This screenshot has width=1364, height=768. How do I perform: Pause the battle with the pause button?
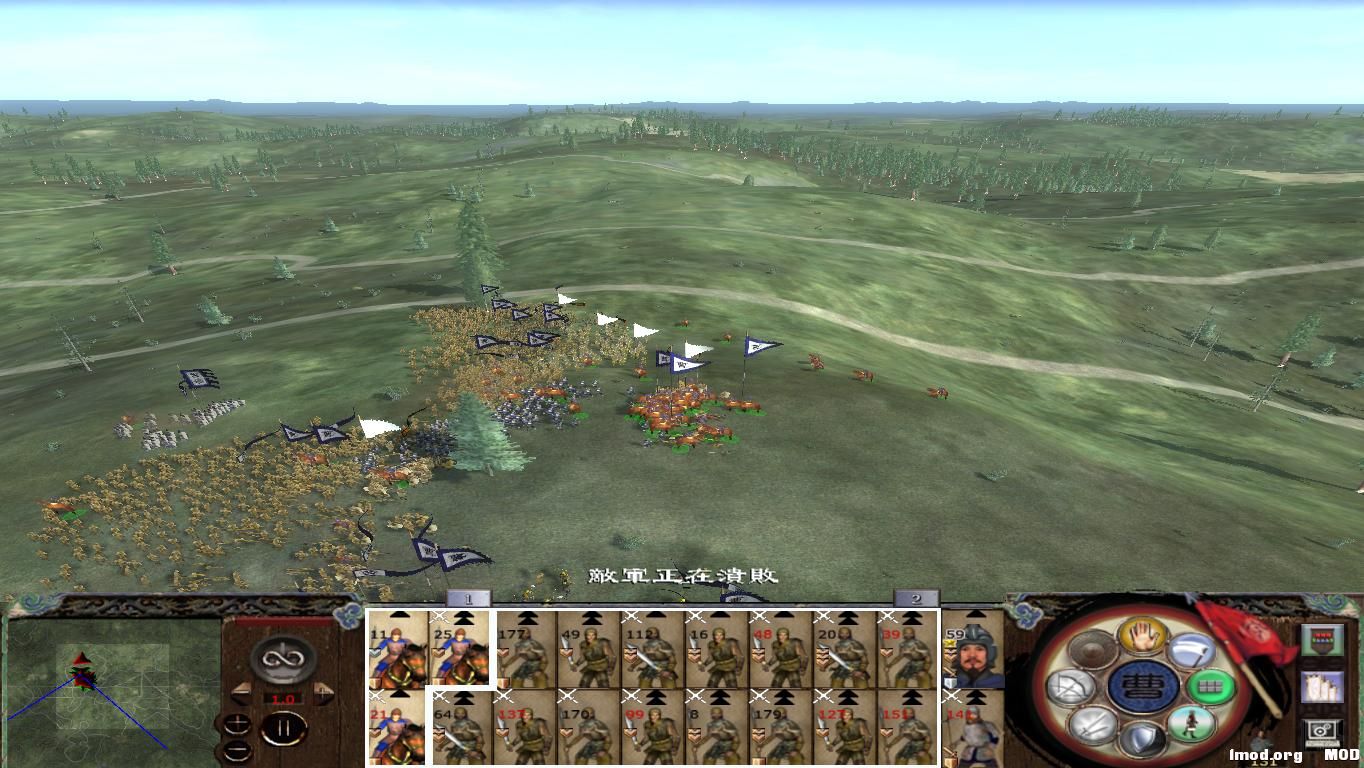point(286,728)
